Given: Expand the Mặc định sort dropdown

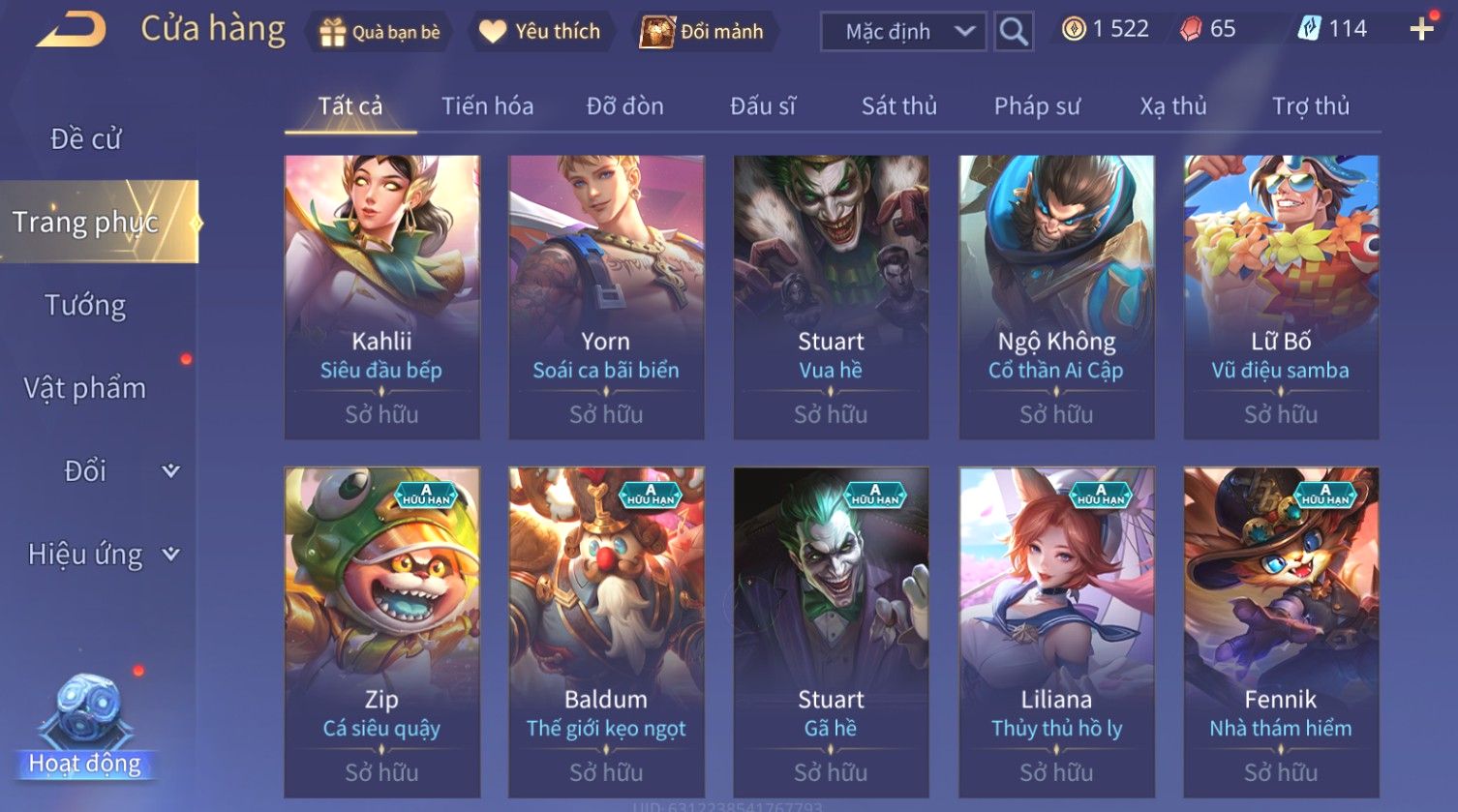Looking at the screenshot, I should click(x=902, y=32).
